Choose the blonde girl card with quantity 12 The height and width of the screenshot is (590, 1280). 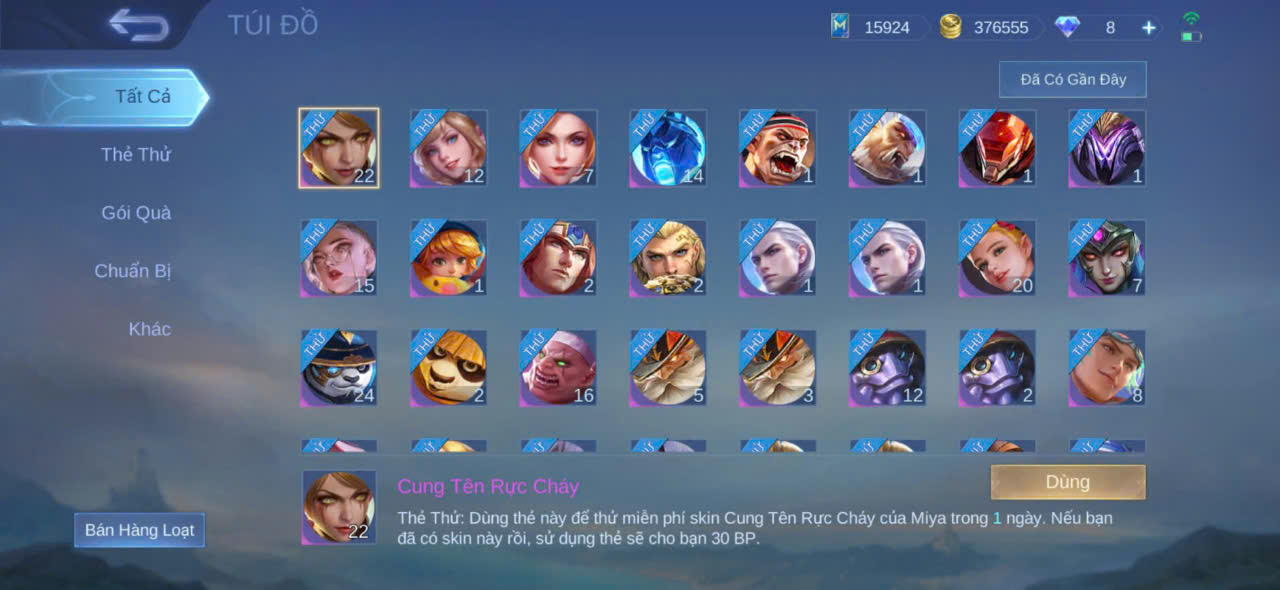[449, 148]
